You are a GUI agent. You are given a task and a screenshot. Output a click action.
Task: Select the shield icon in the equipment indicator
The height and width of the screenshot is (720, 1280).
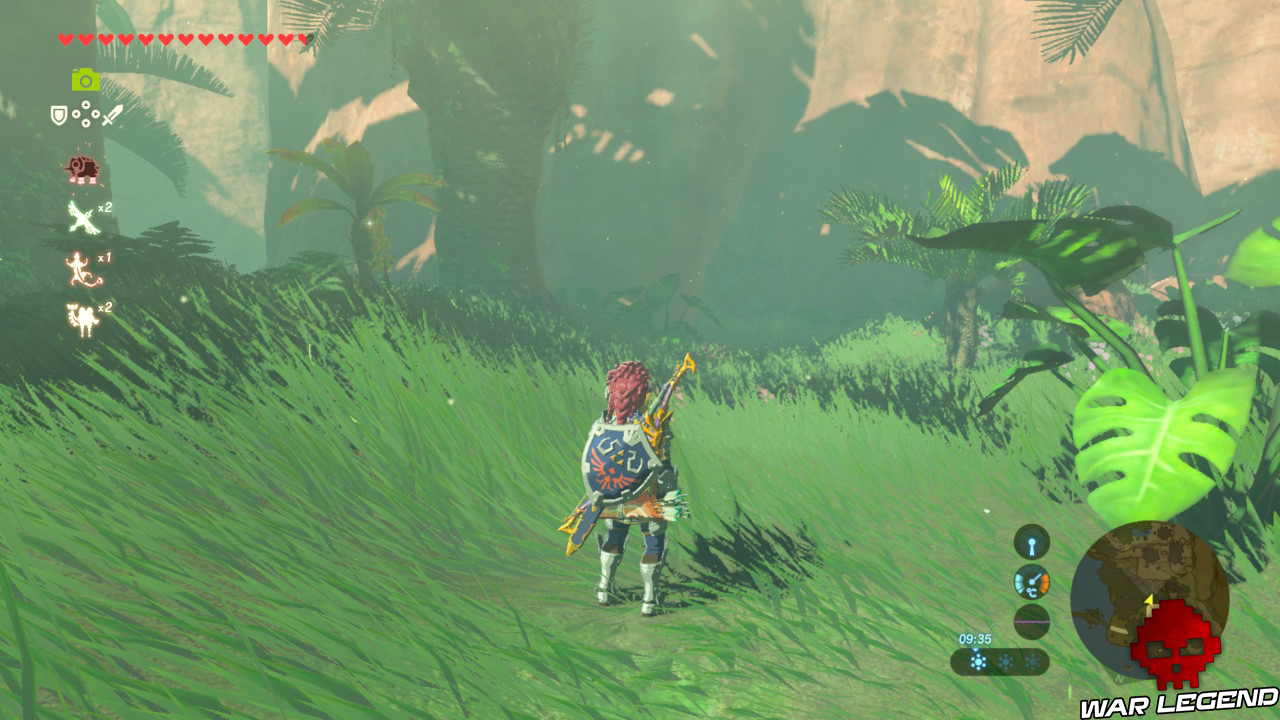click(x=59, y=115)
